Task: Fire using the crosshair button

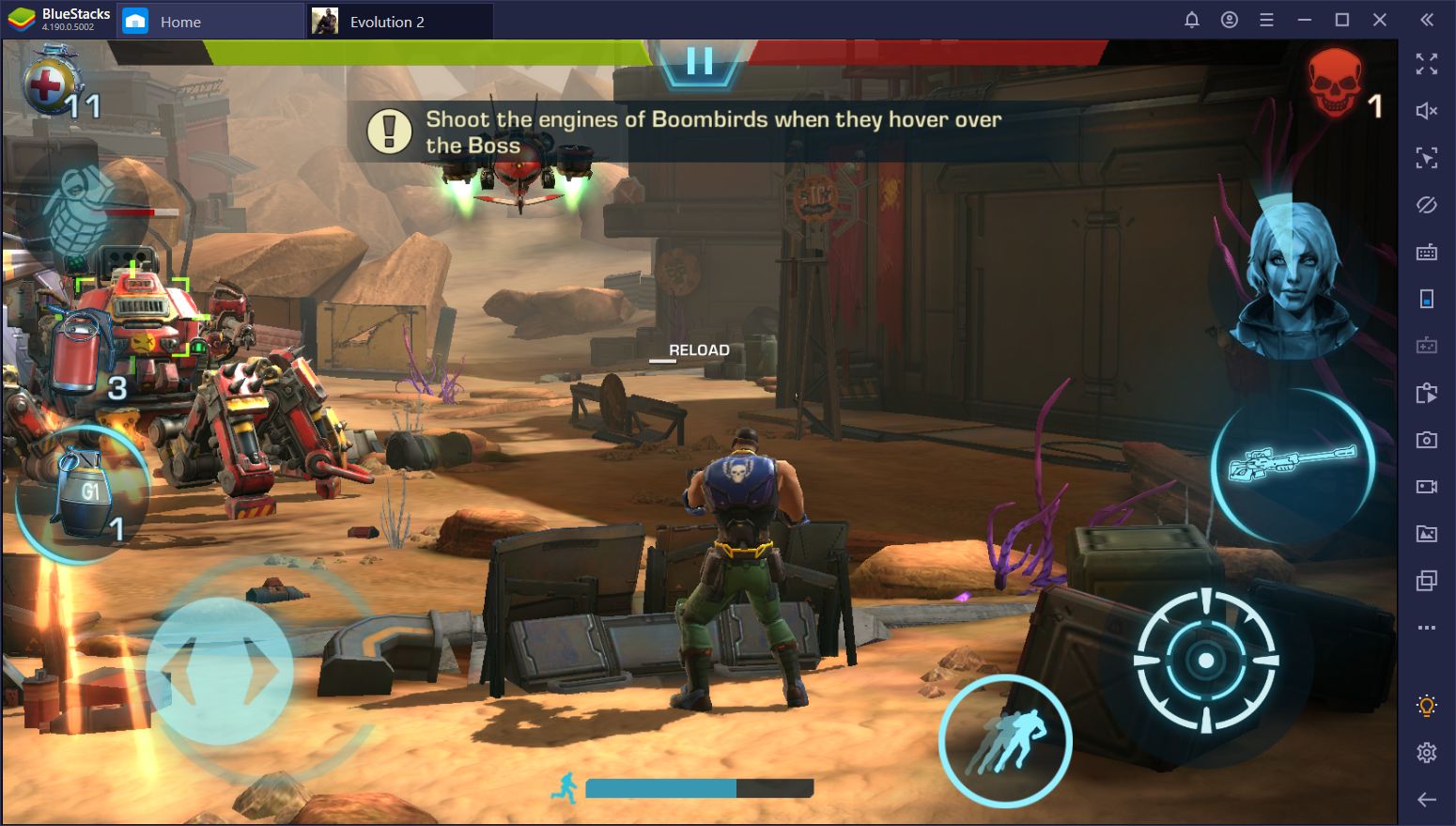Action: coord(1205,661)
